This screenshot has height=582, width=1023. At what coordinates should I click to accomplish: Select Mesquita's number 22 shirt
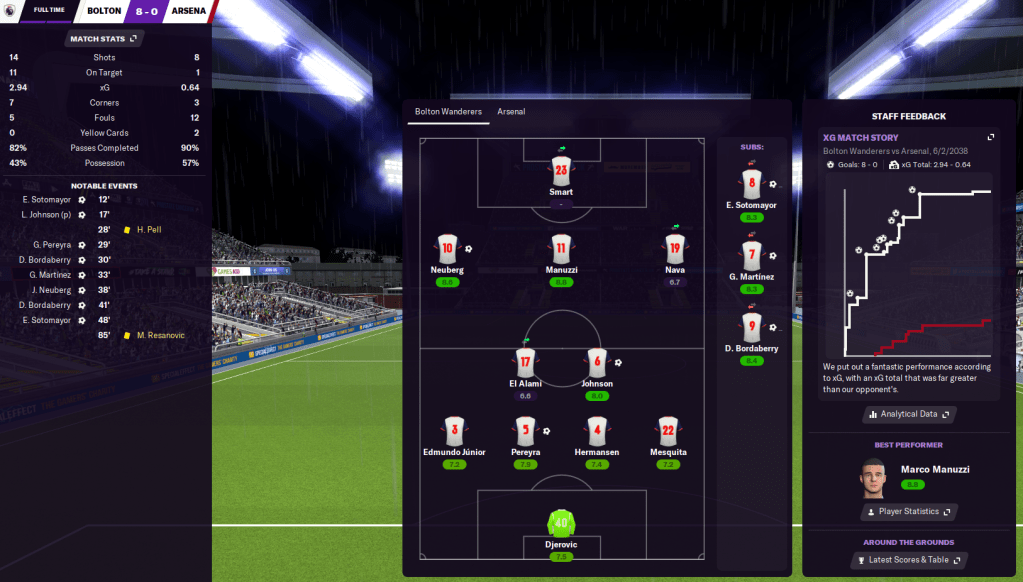click(669, 431)
